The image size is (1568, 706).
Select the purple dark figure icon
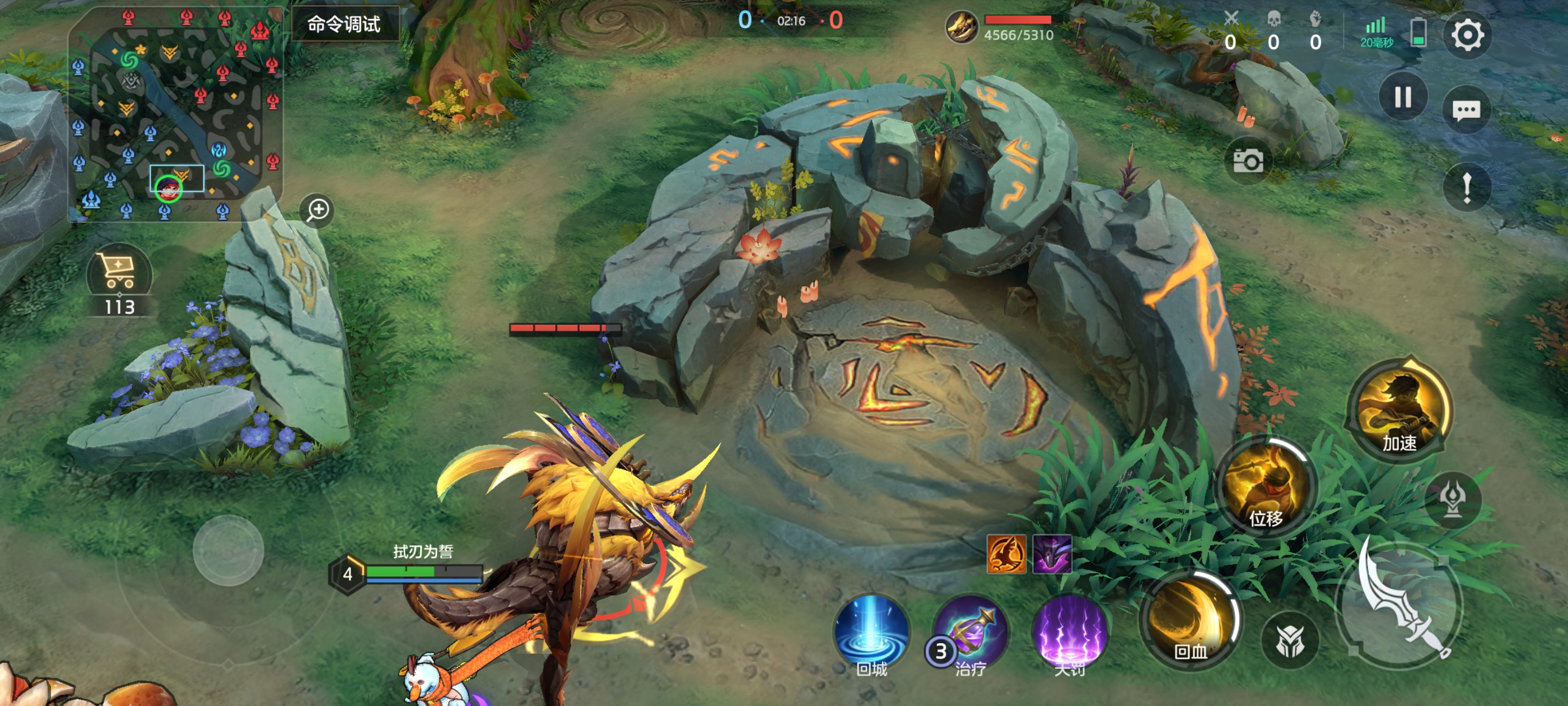click(1052, 554)
